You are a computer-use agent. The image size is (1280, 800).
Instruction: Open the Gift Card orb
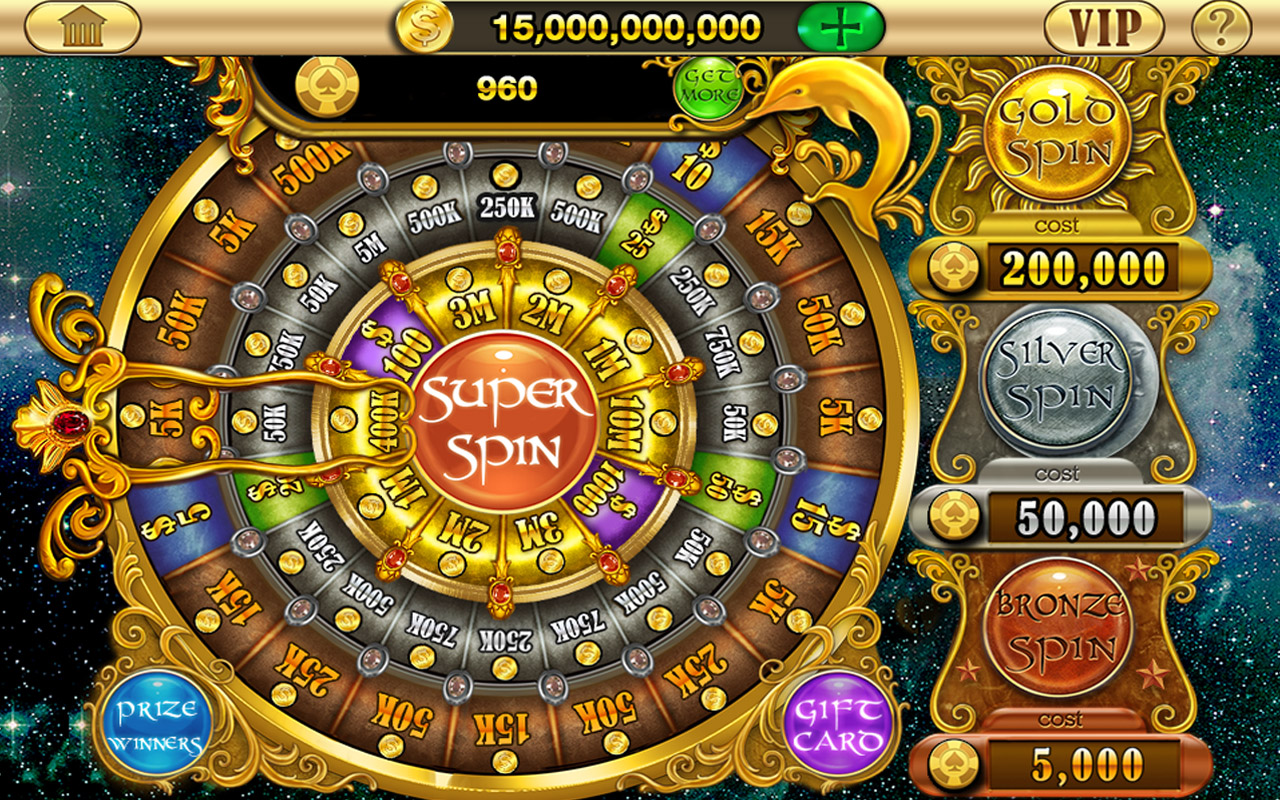[x=838, y=727]
